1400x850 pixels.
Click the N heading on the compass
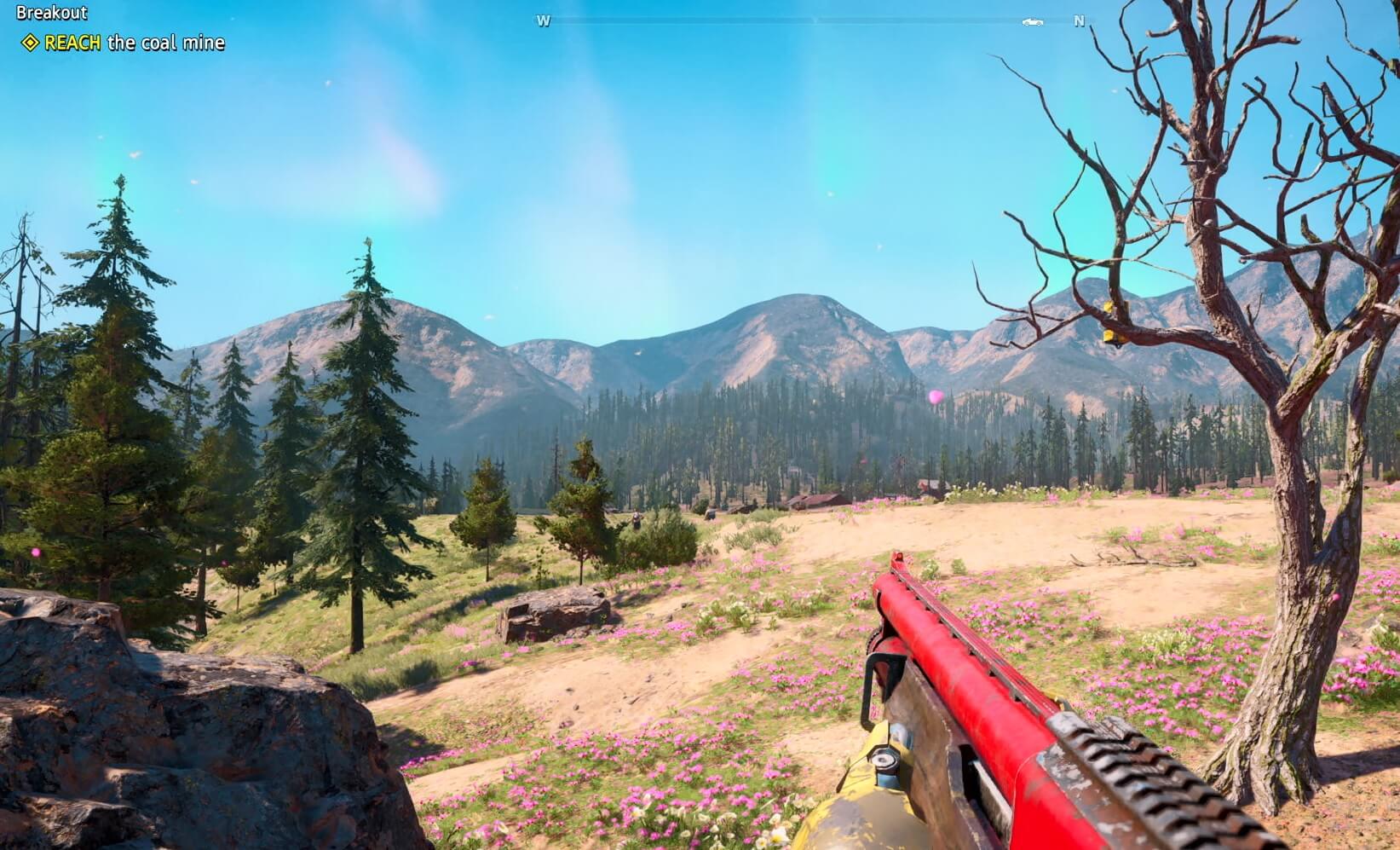tap(1079, 21)
